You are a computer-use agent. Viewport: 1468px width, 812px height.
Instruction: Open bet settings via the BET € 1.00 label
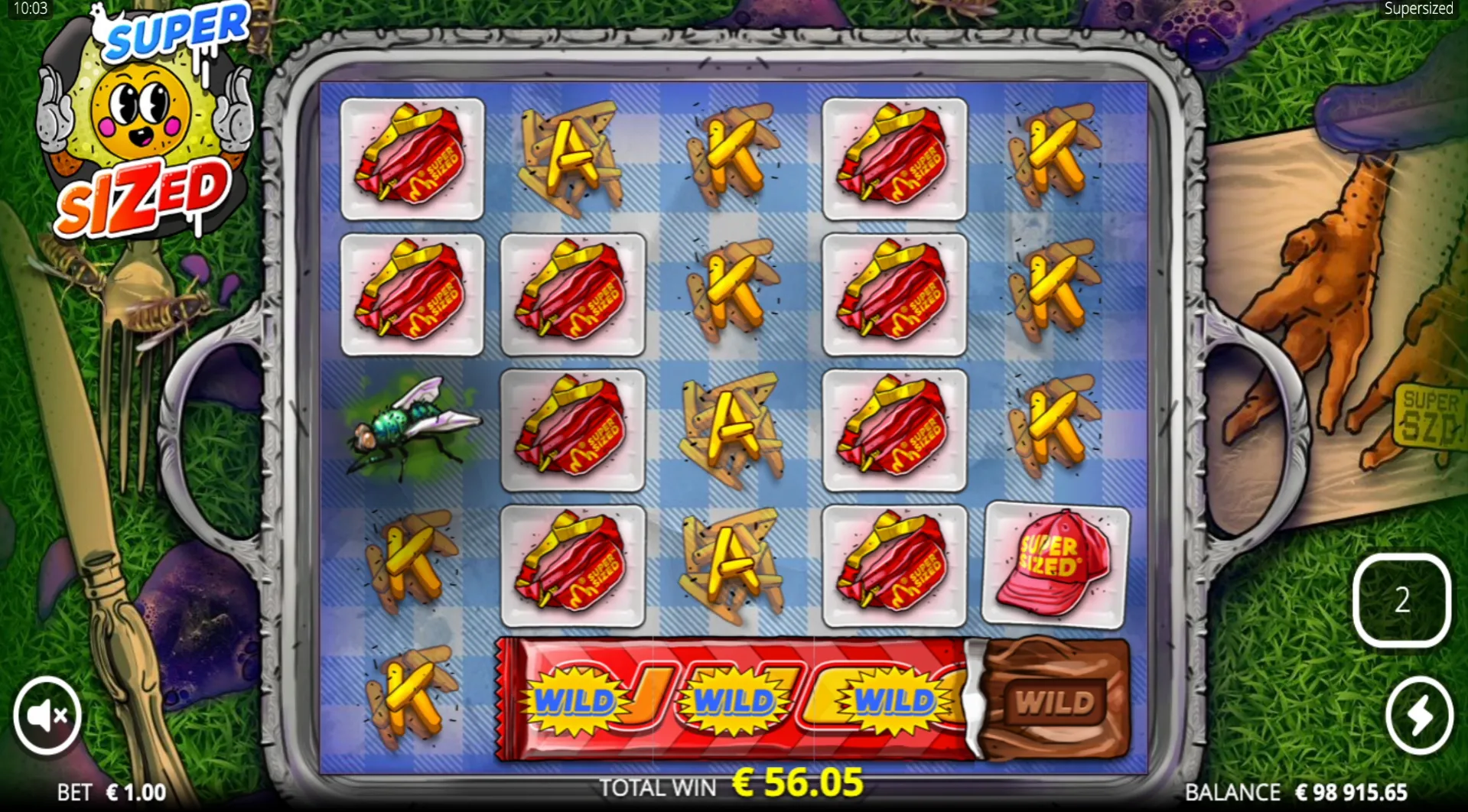(112, 792)
